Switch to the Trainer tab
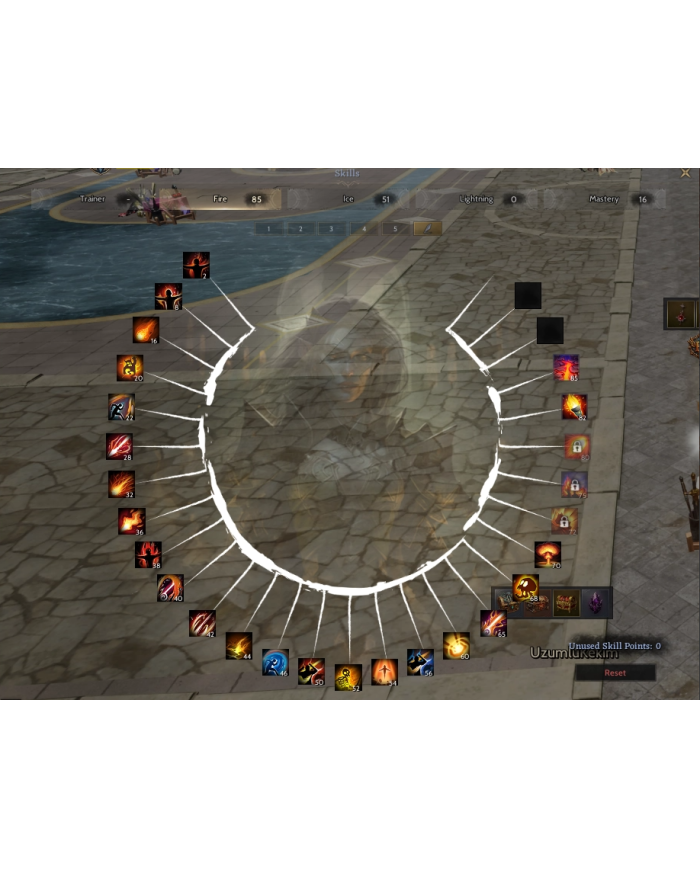The width and height of the screenshot is (700, 869). point(93,199)
